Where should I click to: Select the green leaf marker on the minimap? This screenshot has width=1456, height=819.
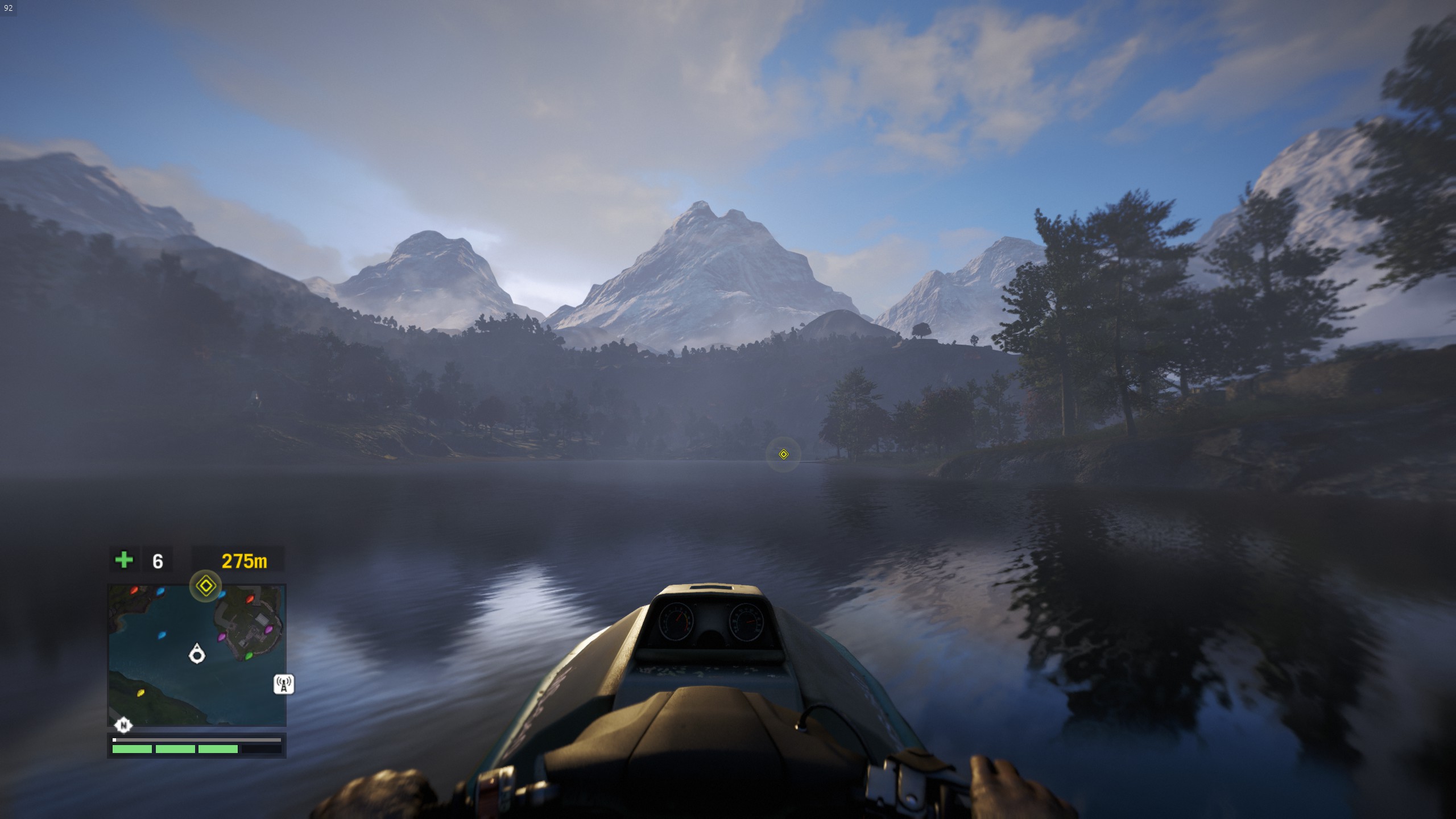pyautogui.click(x=249, y=656)
